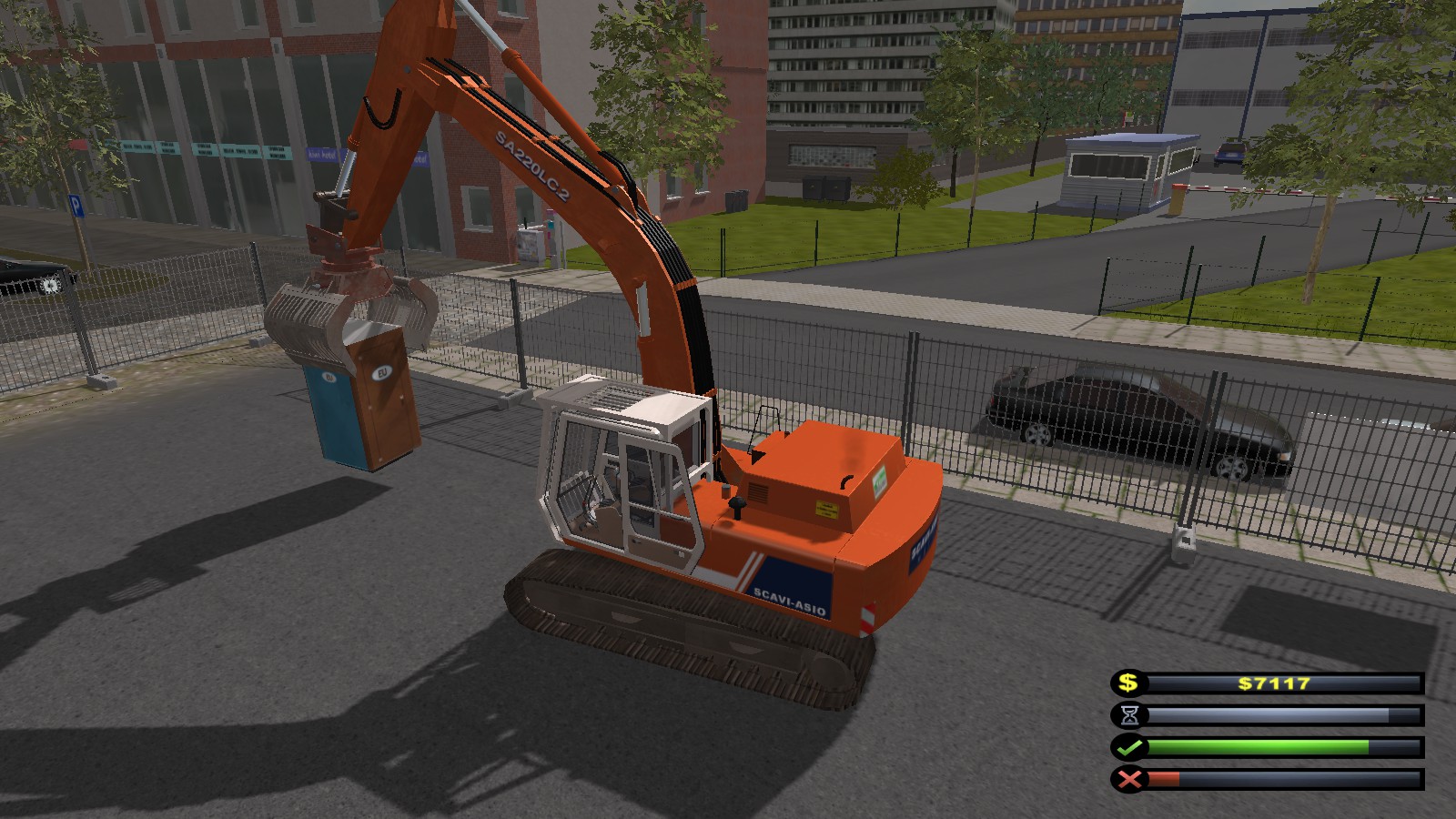
Task: Click the guard booth near the barrier gate
Action: (1119, 173)
